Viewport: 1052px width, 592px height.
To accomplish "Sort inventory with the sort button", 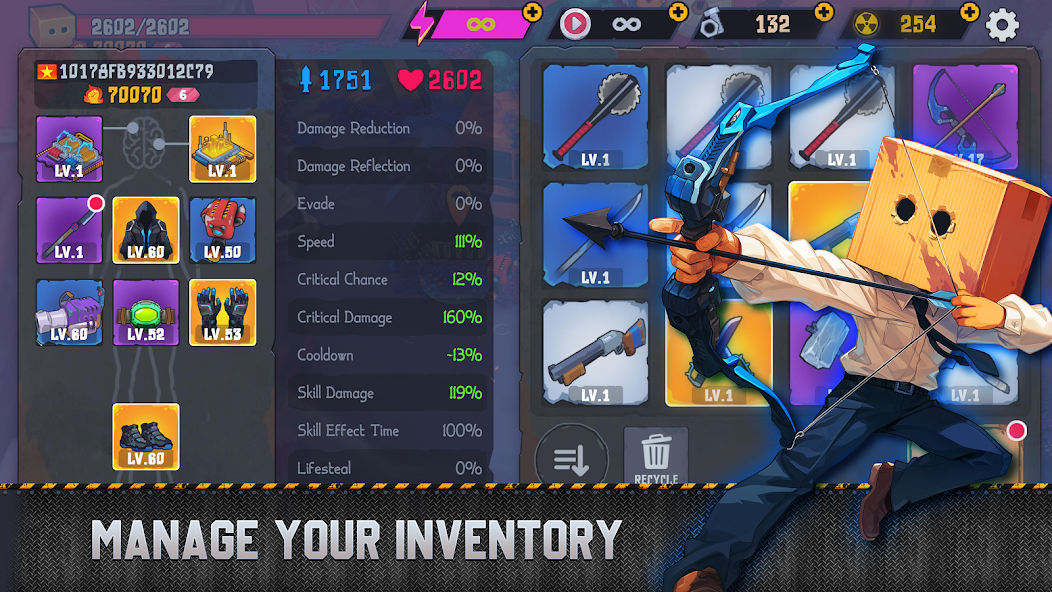I will [571, 460].
